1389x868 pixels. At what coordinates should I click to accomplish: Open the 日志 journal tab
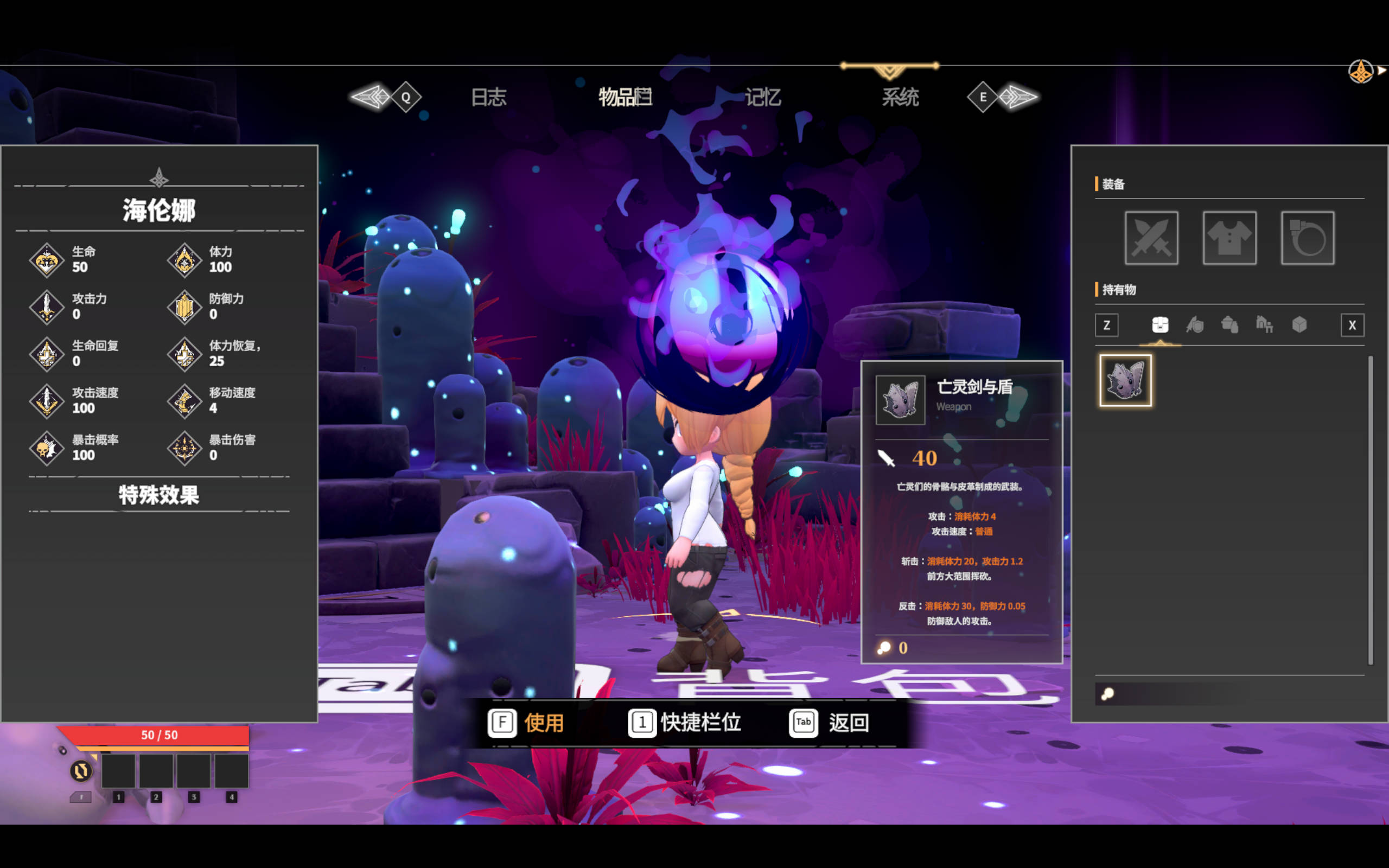488,97
